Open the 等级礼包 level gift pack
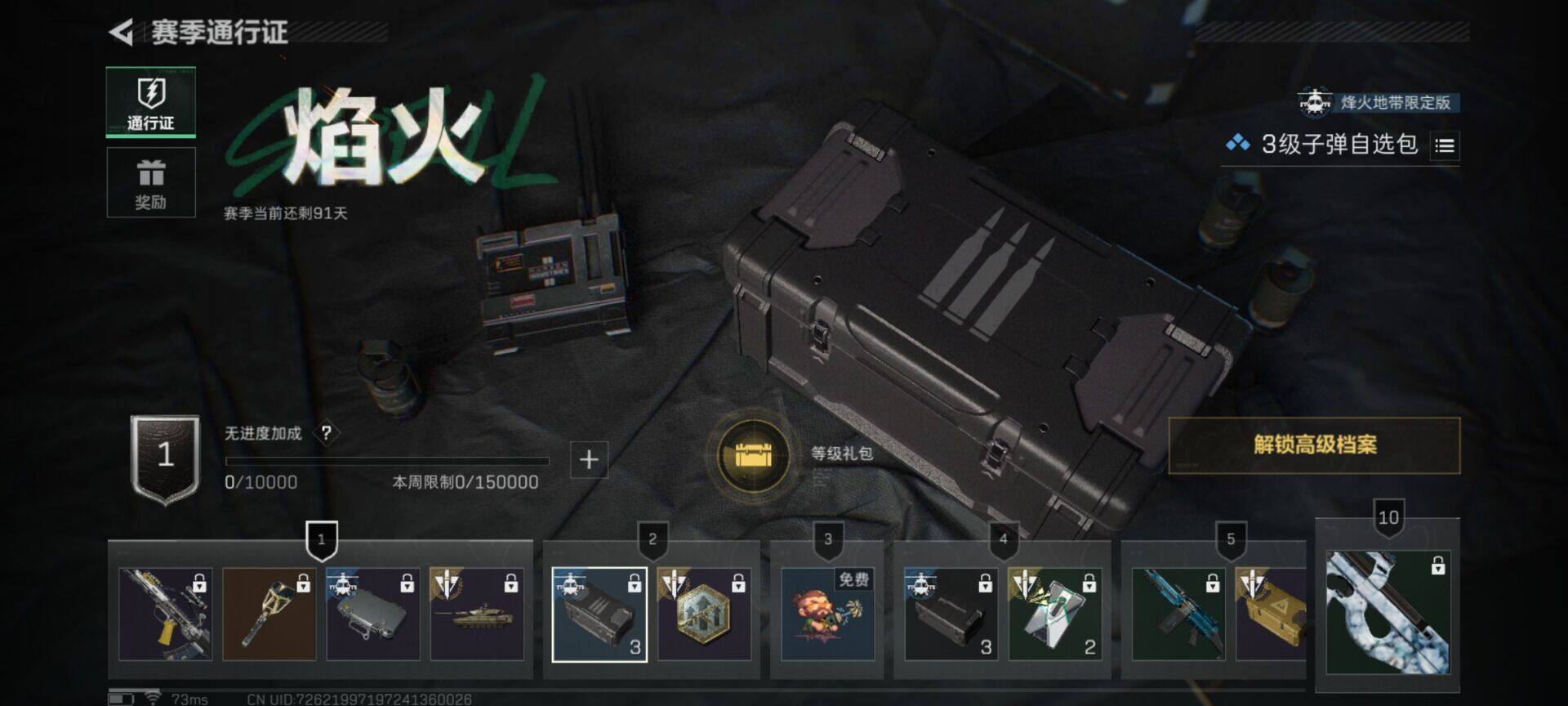This screenshot has width=1568, height=706. [x=753, y=455]
